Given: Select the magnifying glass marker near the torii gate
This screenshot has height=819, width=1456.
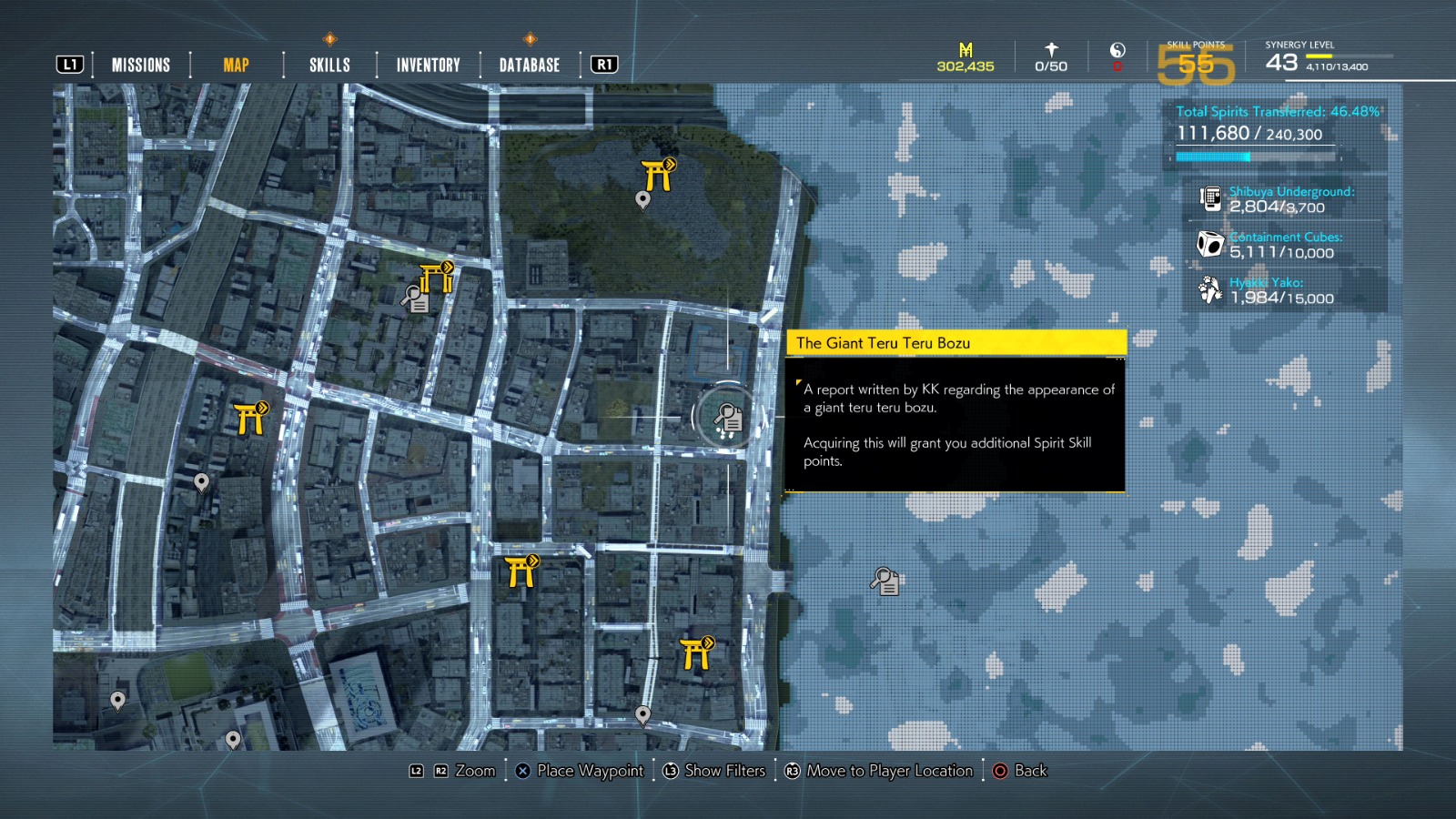Looking at the screenshot, I should point(417,299).
